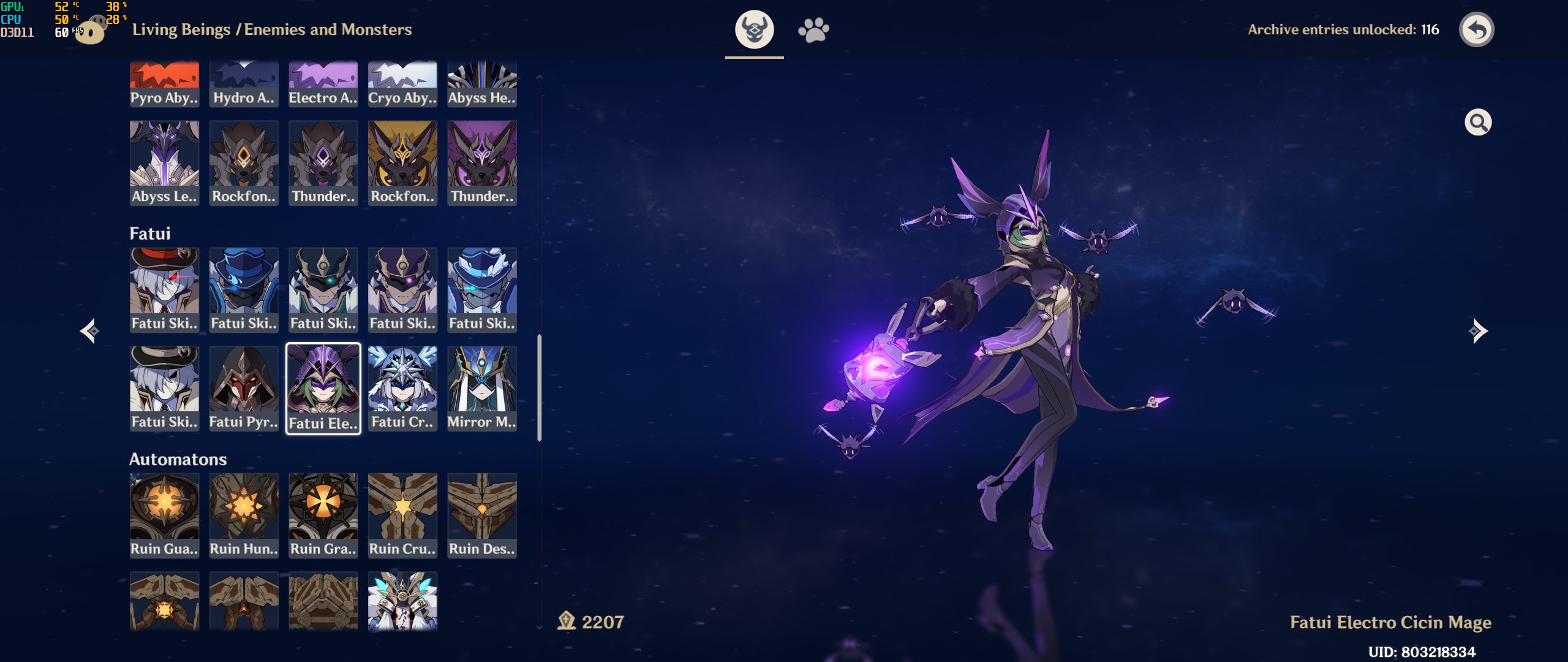Screen dimensions: 1568x662
Task: Select the red-eyed Fatui Skirmisher entry
Action: coord(164,290)
